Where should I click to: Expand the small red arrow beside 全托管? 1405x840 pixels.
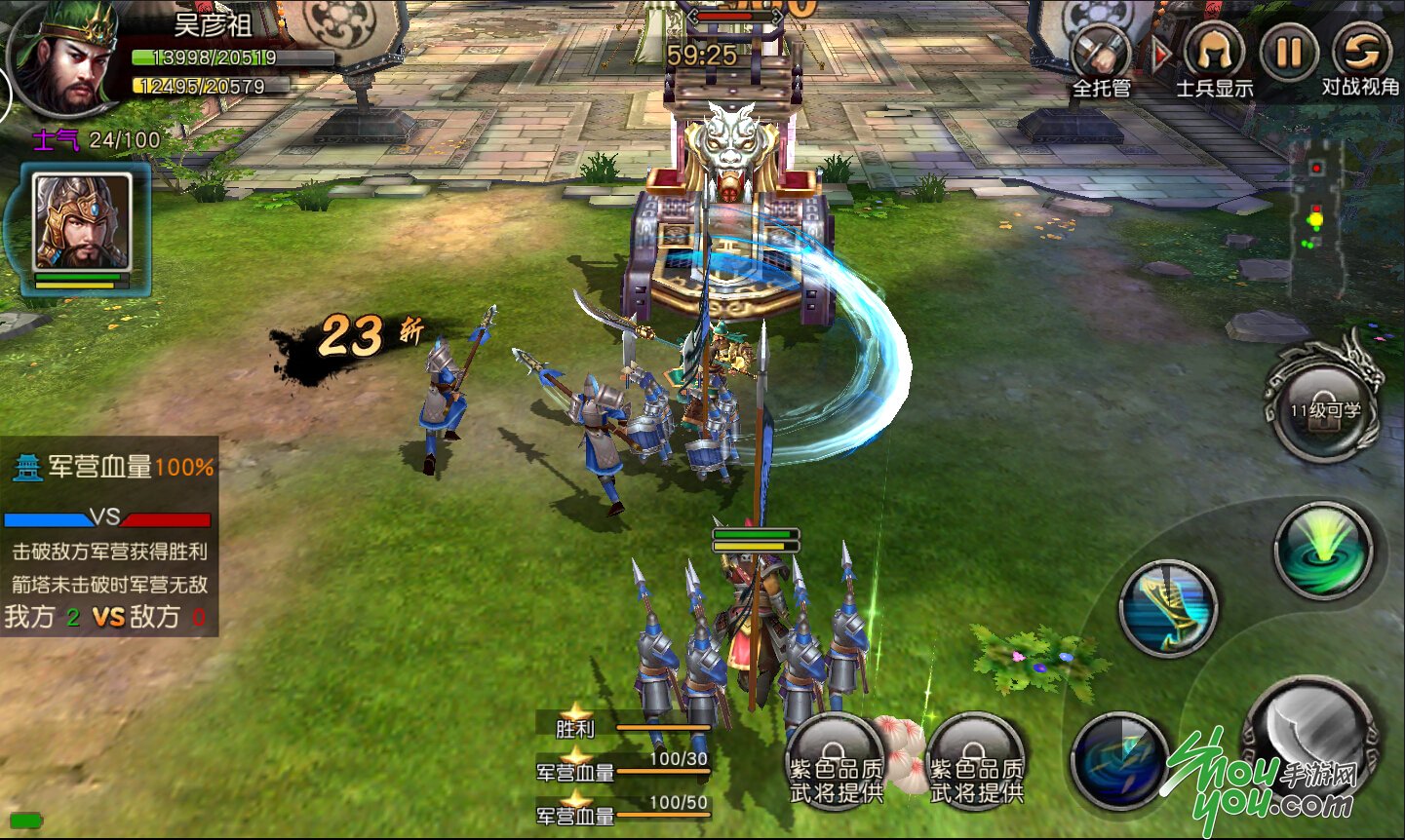coord(1159,55)
